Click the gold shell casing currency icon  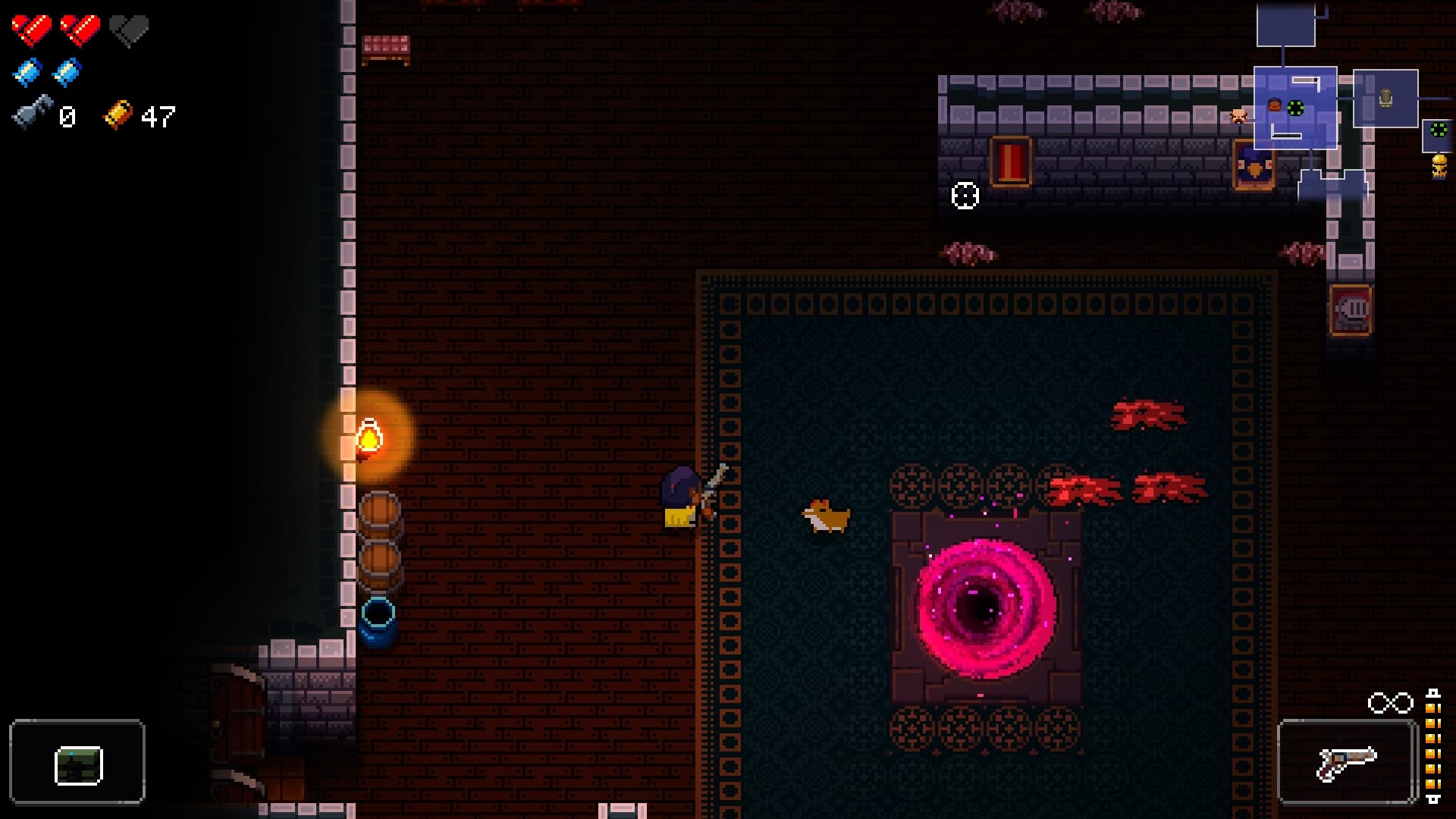tap(119, 115)
